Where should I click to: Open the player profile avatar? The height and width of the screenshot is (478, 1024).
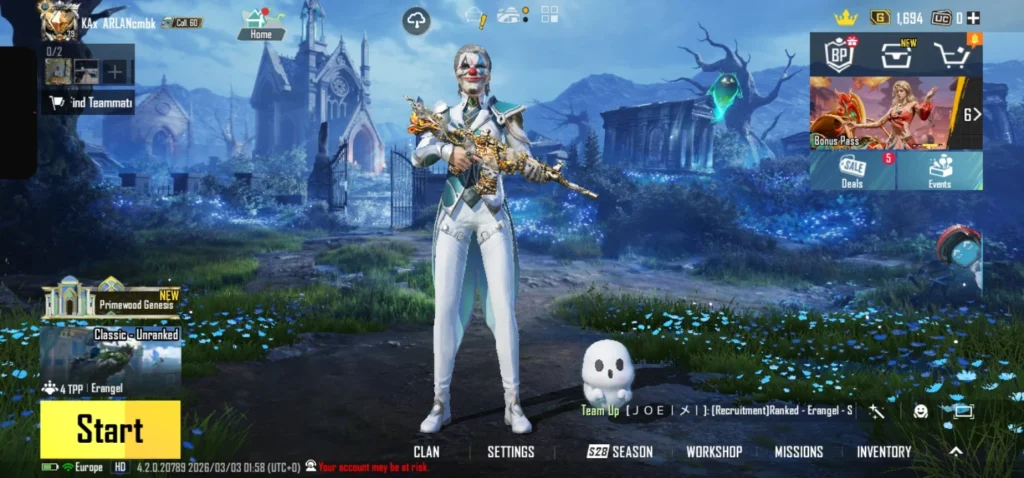57,19
